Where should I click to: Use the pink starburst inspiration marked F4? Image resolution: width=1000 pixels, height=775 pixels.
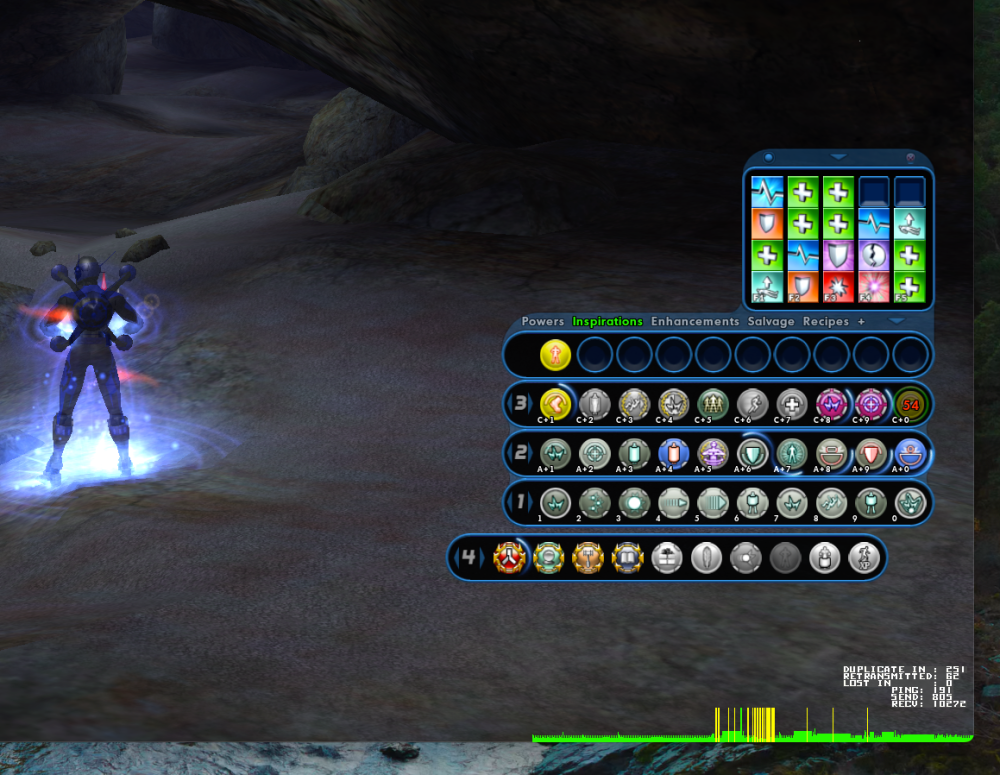pyautogui.click(x=873, y=288)
